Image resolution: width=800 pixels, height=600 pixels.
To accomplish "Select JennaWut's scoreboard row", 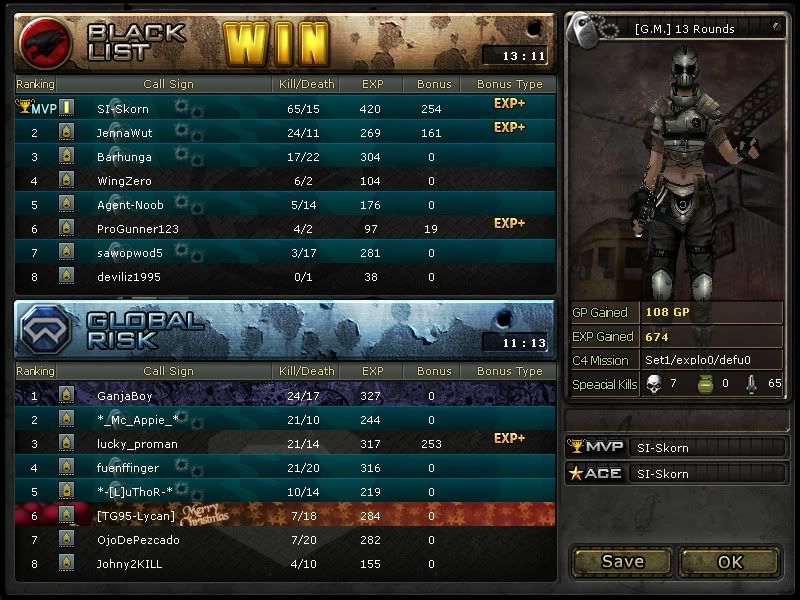I will 285,132.
